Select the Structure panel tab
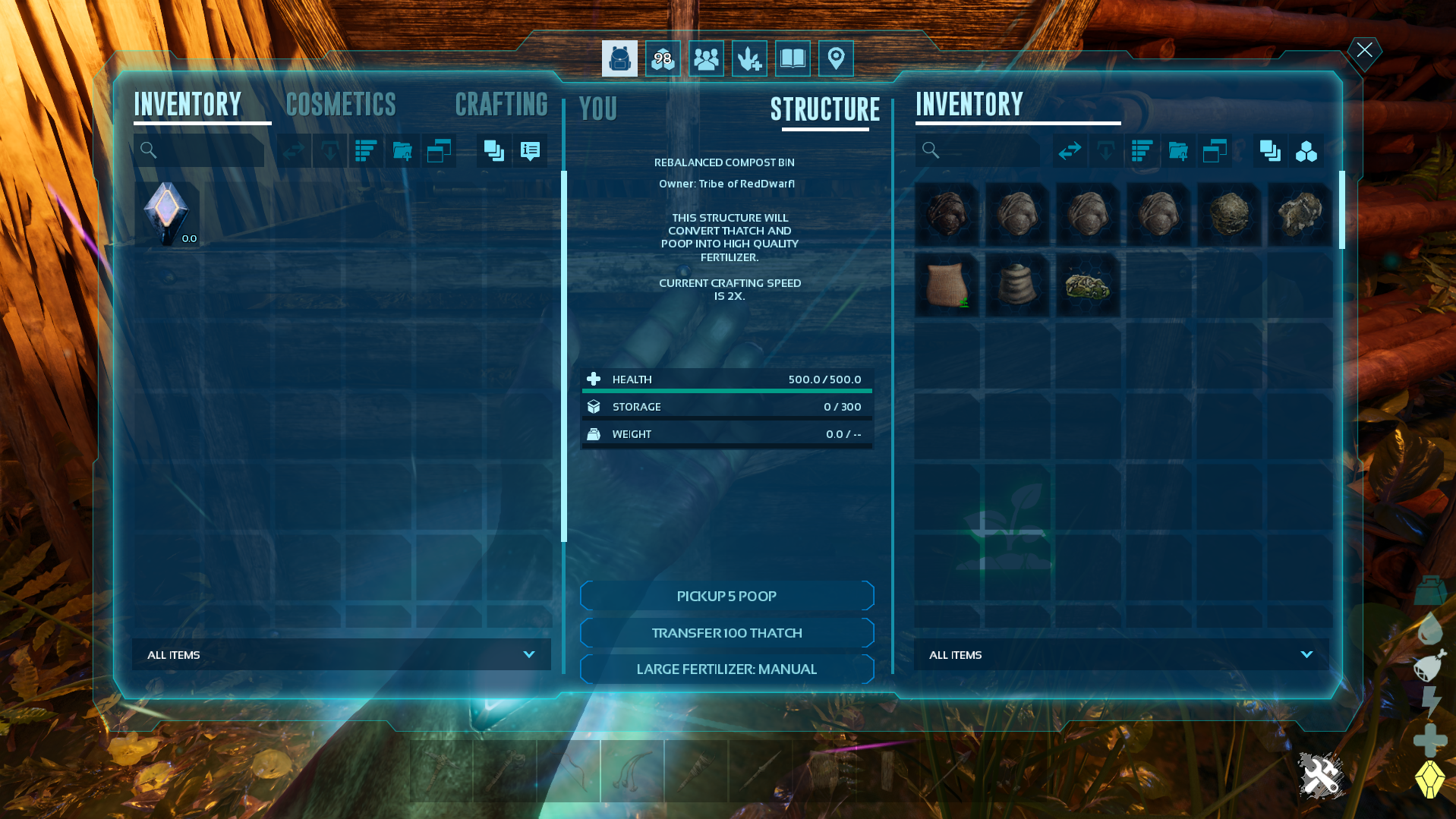The width and height of the screenshot is (1456, 819). 825,109
